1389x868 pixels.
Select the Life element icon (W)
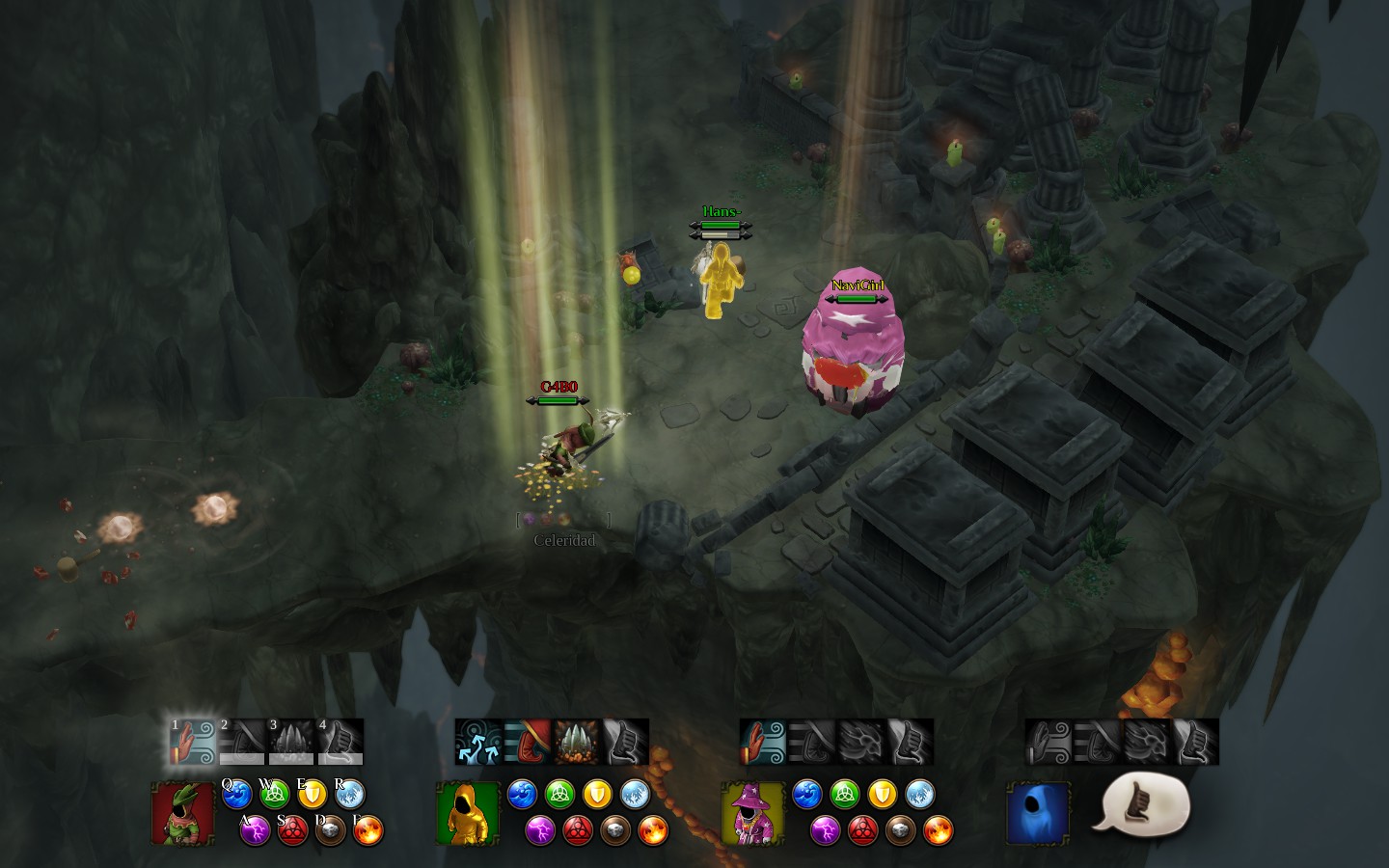(274, 795)
